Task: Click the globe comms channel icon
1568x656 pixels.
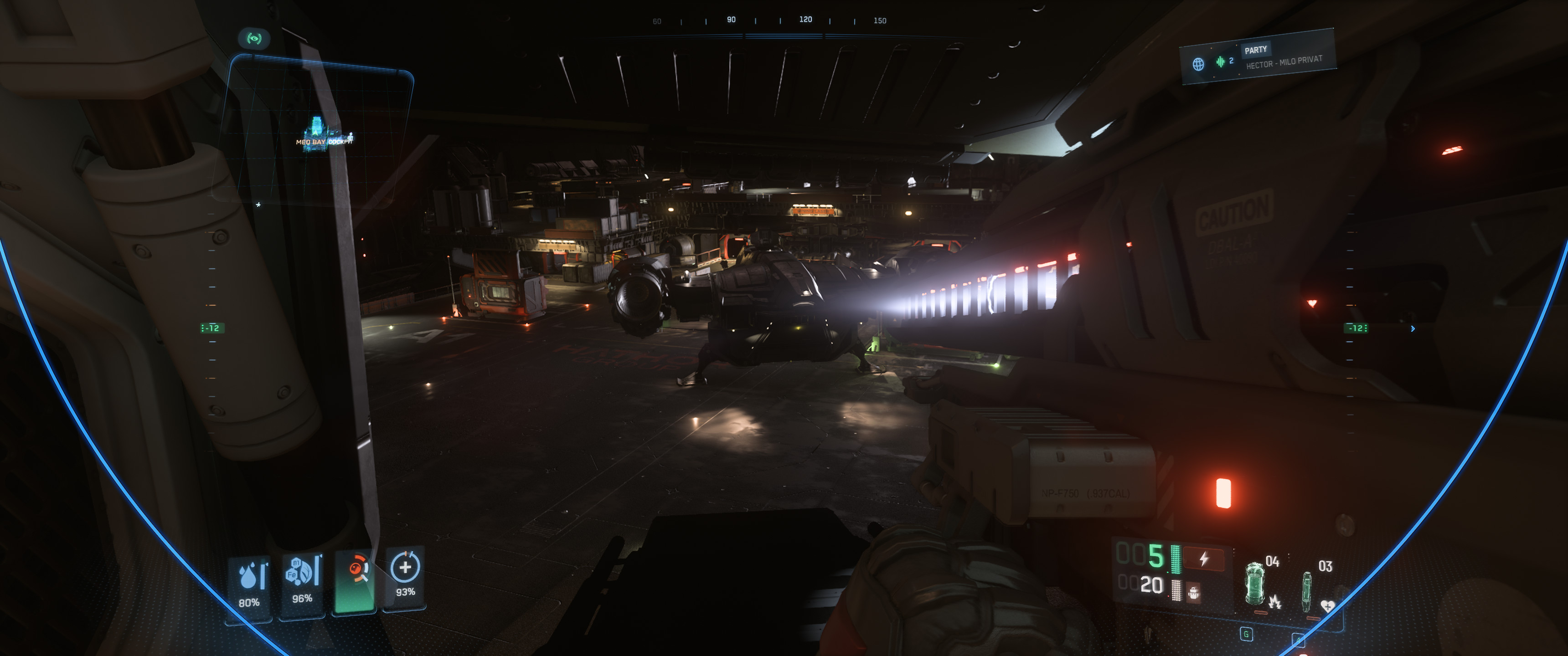Action: [1198, 64]
